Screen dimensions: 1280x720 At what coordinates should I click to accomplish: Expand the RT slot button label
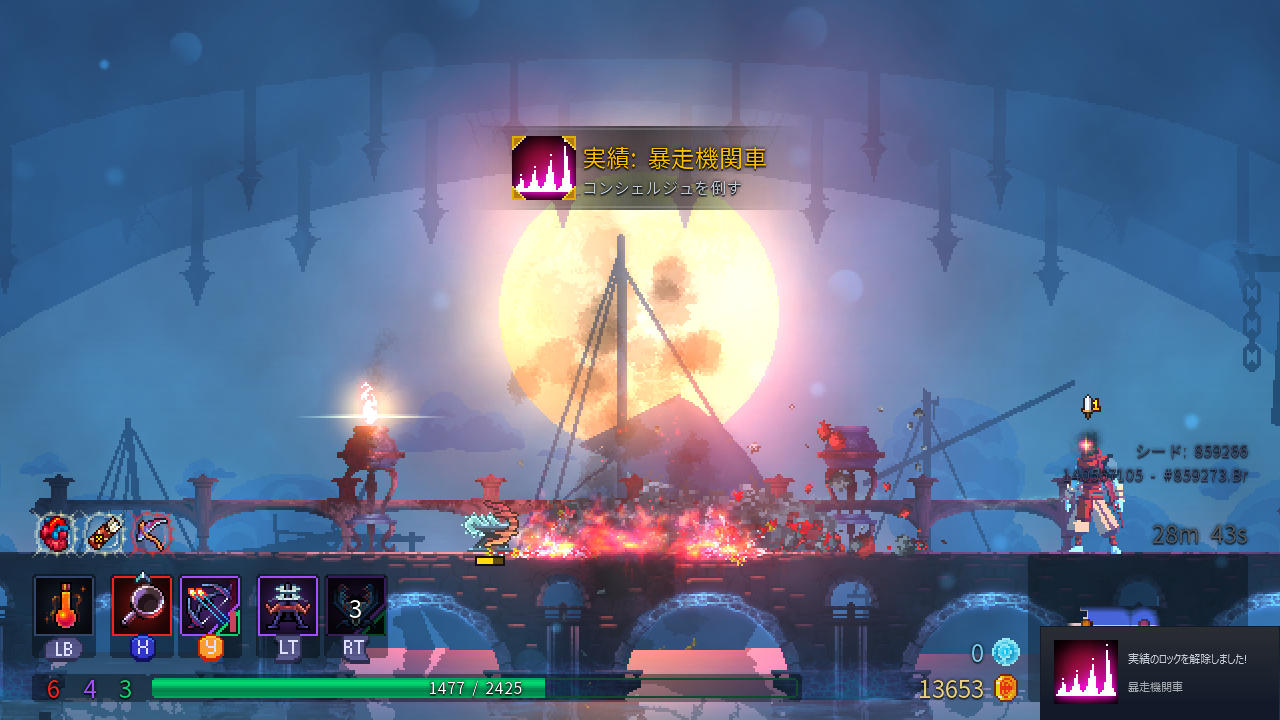coord(356,648)
